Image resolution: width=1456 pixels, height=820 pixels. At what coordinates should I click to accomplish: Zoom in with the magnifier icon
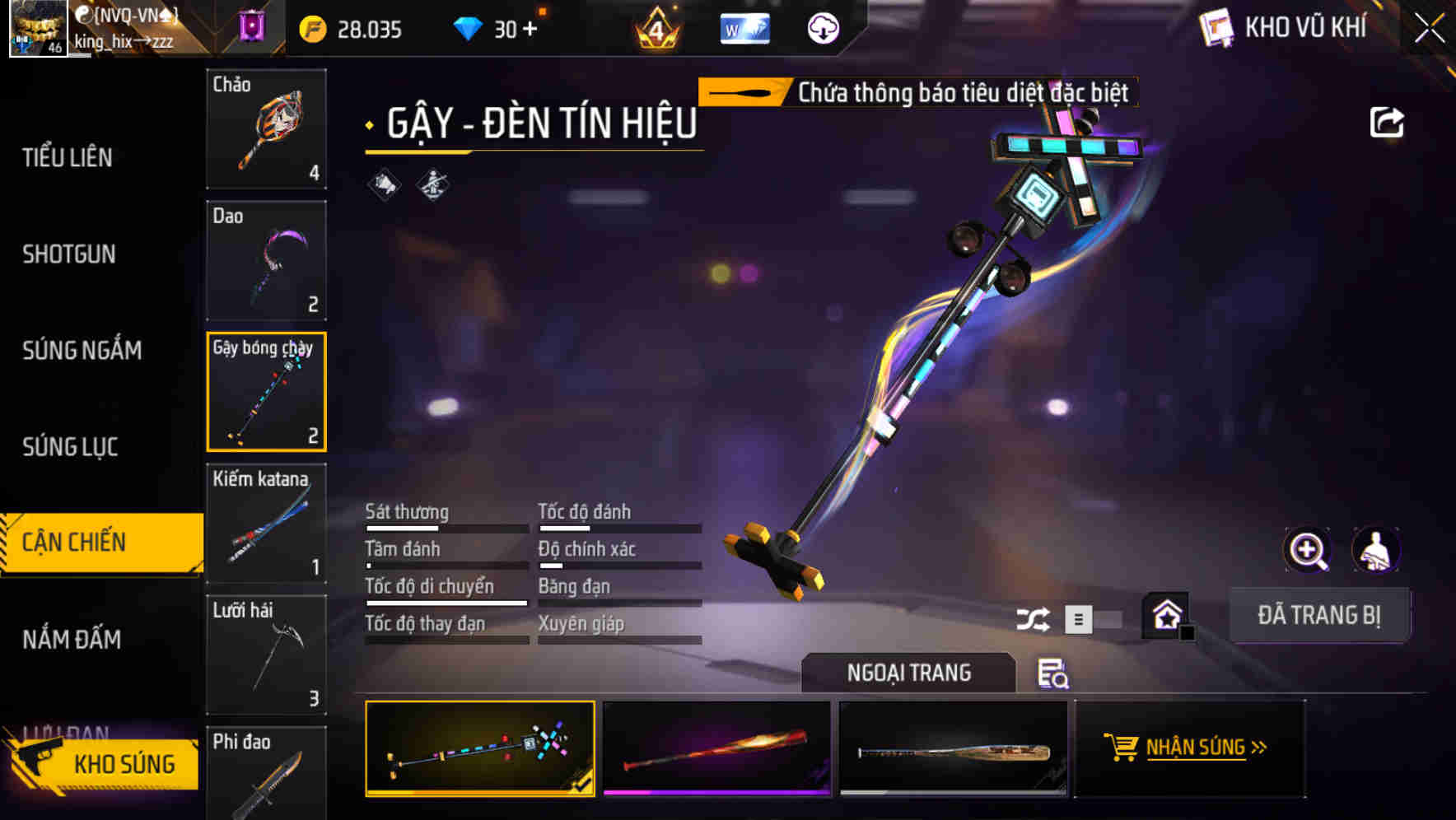point(1307,549)
